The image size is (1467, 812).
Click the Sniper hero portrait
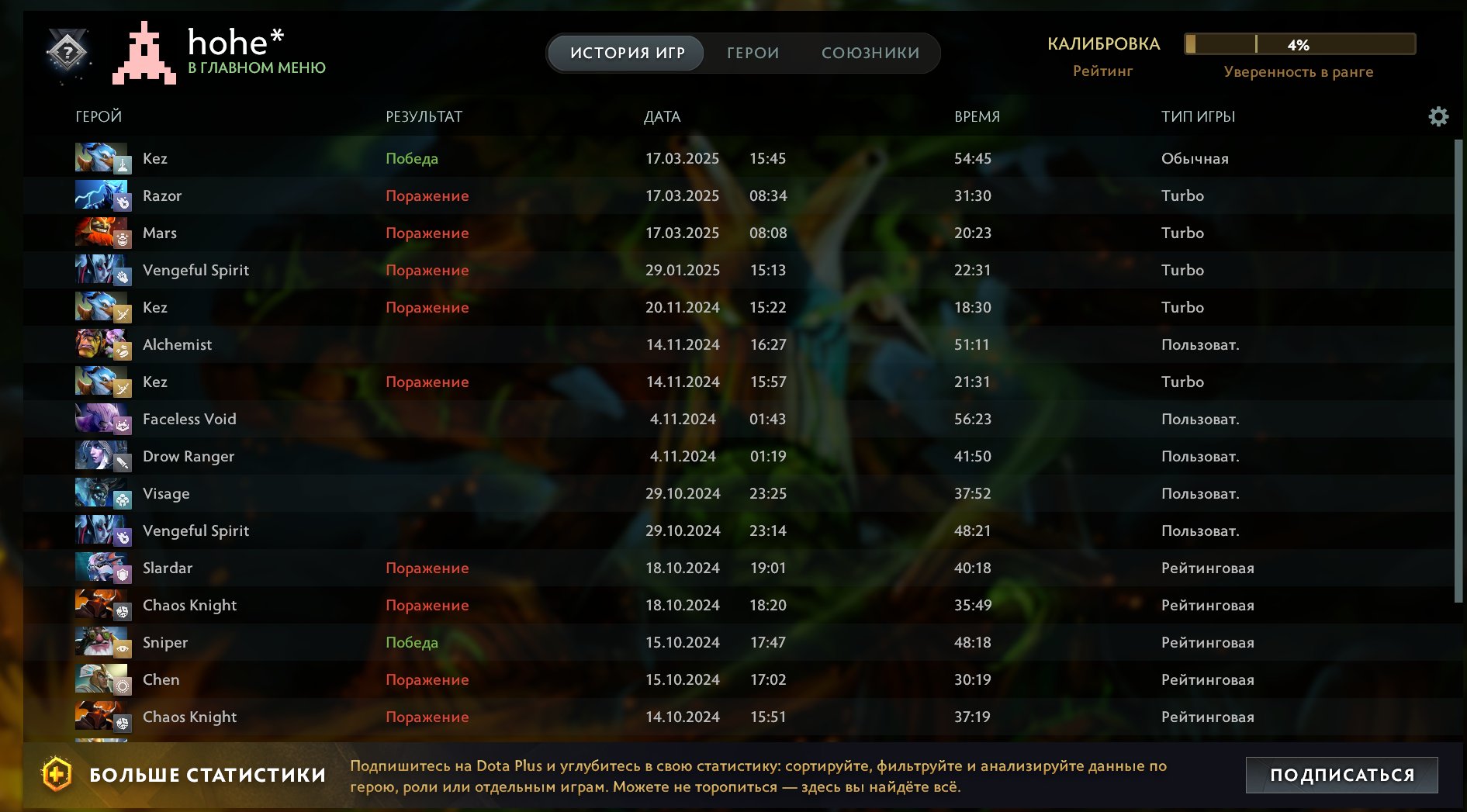click(x=102, y=642)
